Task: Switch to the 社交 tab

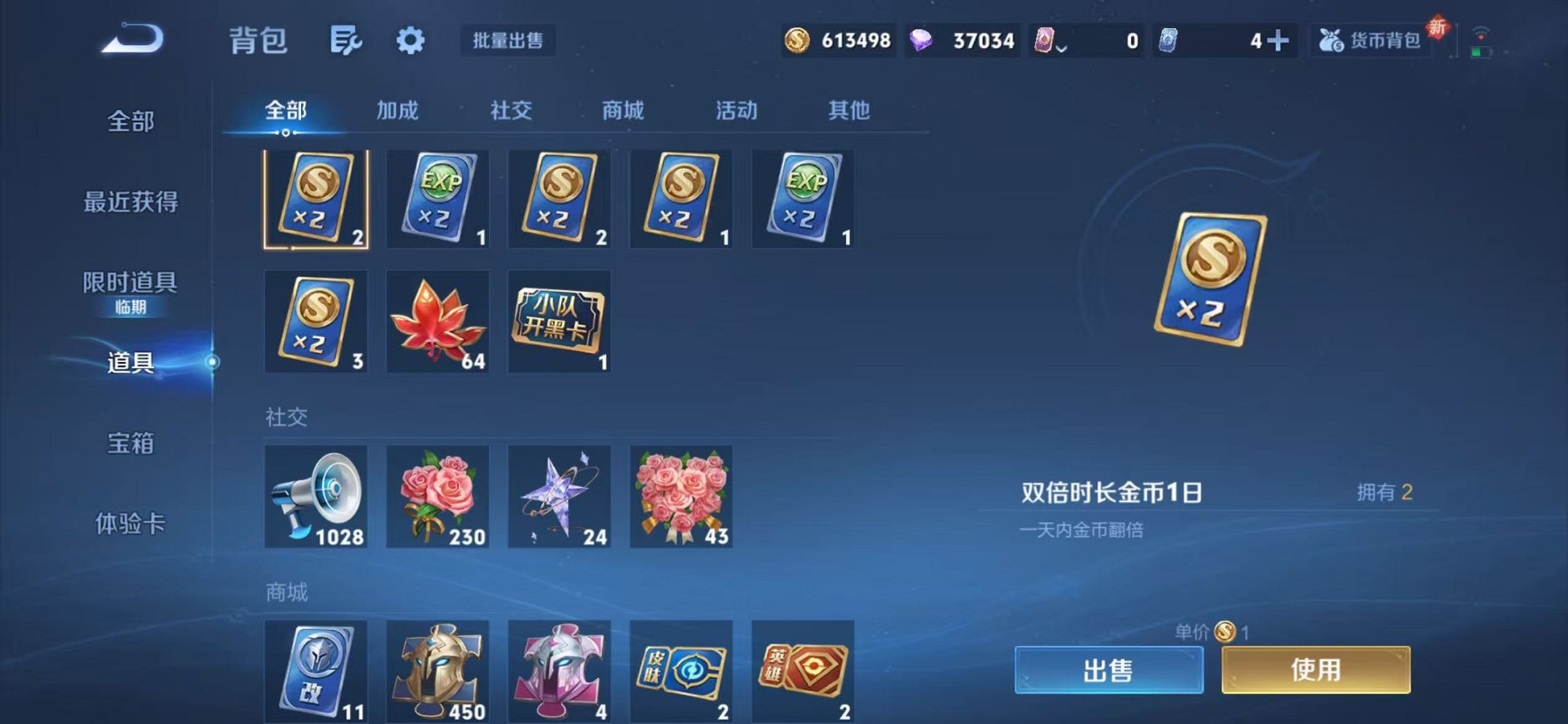Action: (511, 111)
